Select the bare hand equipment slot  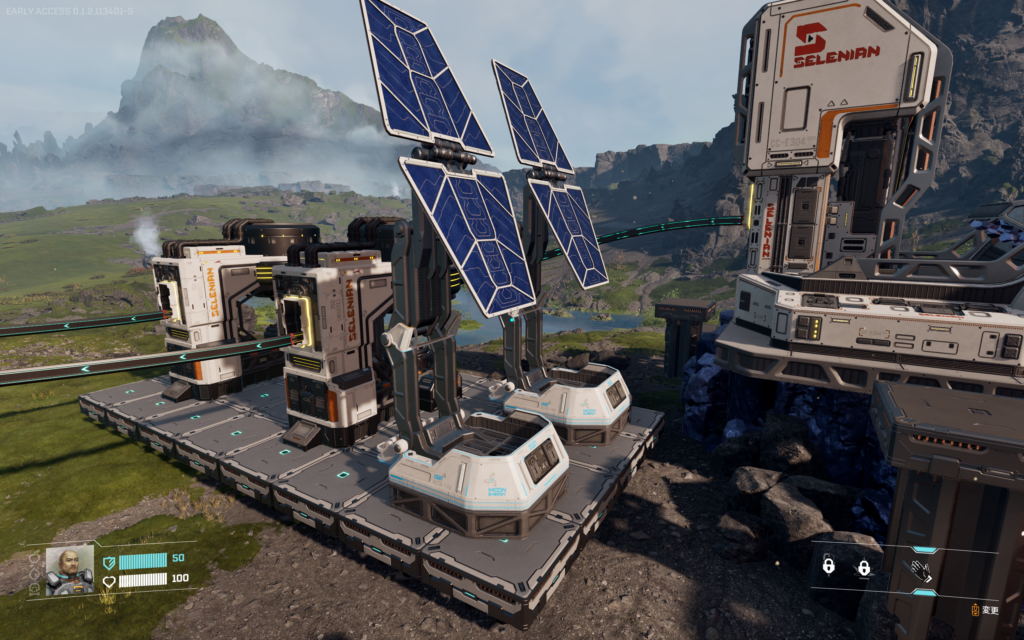pyautogui.click(x=920, y=570)
